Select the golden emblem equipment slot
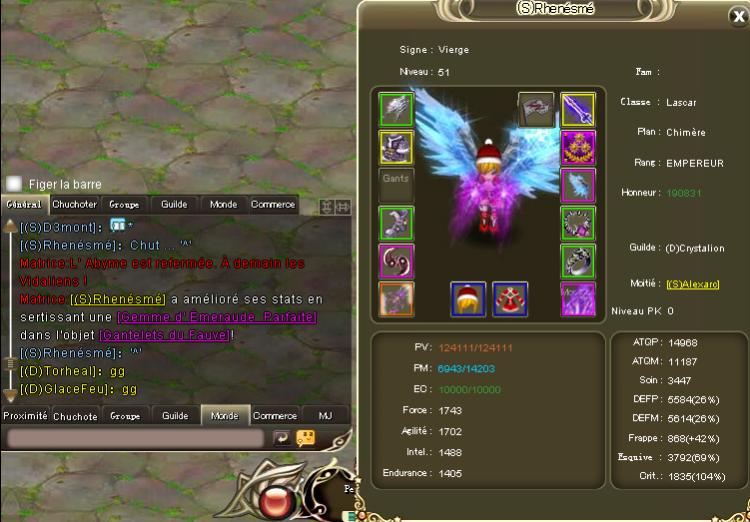This screenshot has height=522, width=750. pyautogui.click(x=577, y=147)
